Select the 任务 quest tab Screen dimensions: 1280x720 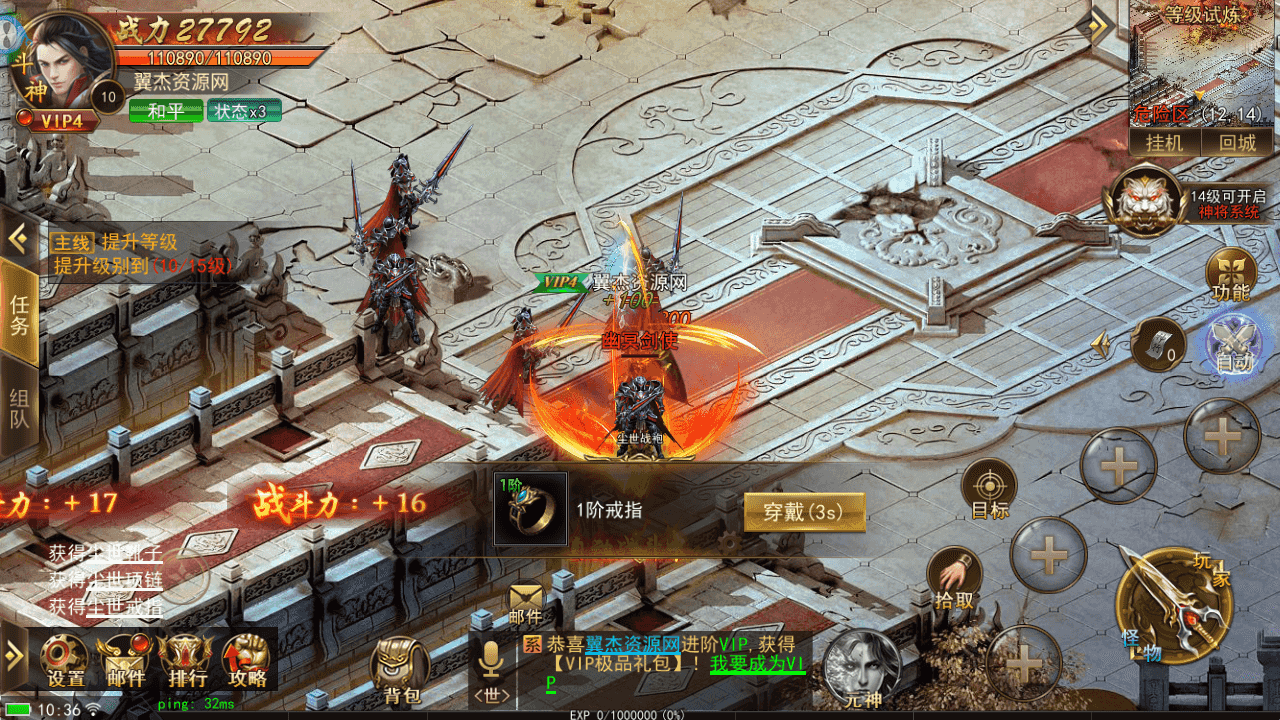tap(19, 313)
